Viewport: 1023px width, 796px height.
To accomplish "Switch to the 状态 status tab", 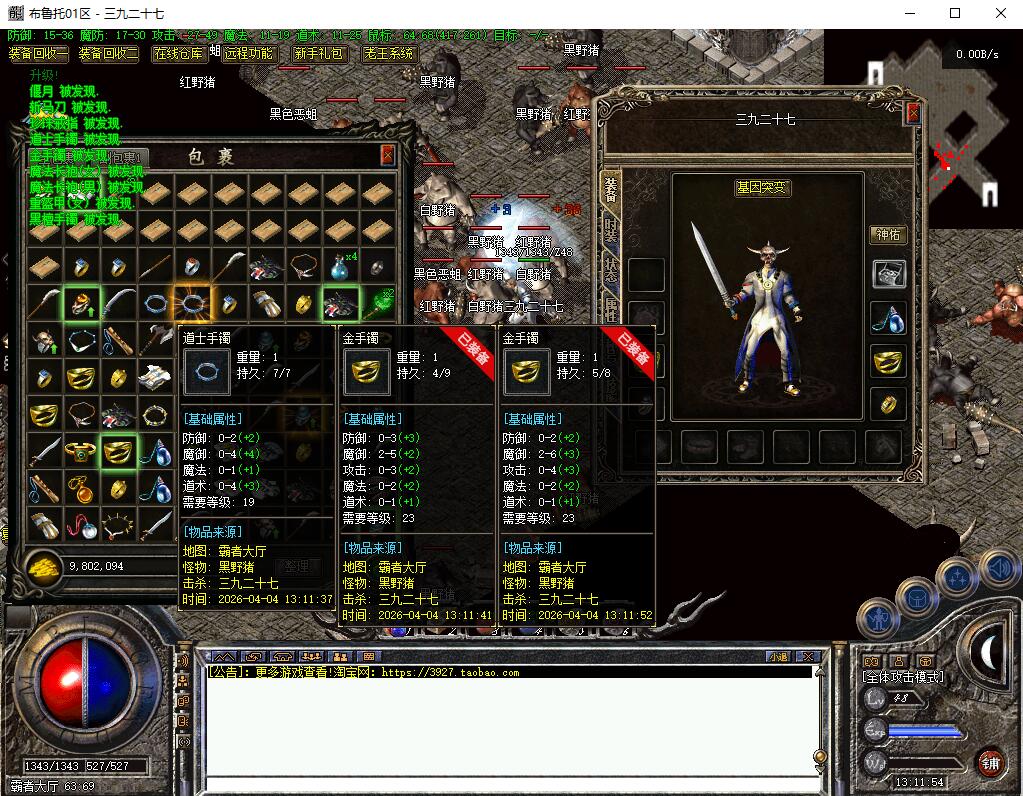I will [611, 268].
